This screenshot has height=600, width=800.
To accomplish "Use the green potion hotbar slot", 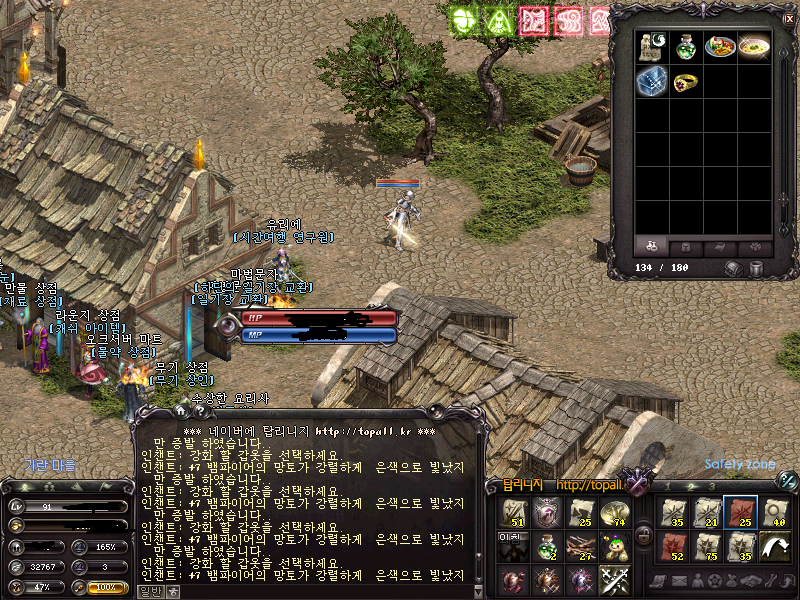I will pyautogui.click(x=546, y=547).
